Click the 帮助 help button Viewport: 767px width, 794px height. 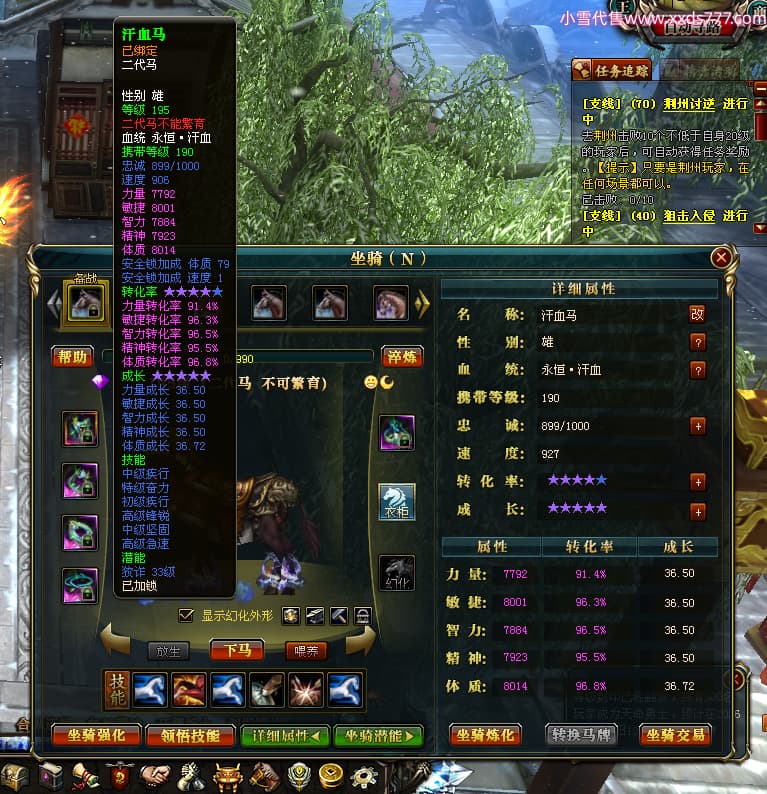tap(73, 357)
